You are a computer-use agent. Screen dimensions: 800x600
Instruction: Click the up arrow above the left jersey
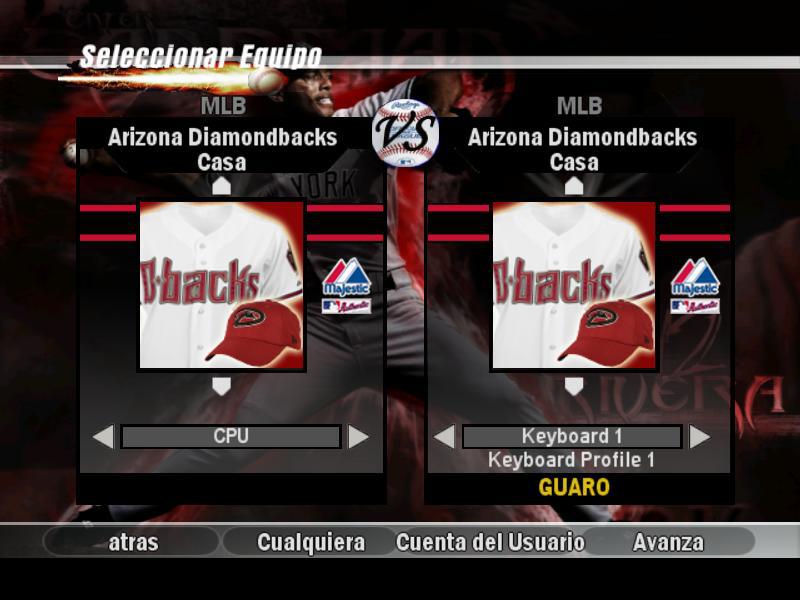click(x=221, y=186)
